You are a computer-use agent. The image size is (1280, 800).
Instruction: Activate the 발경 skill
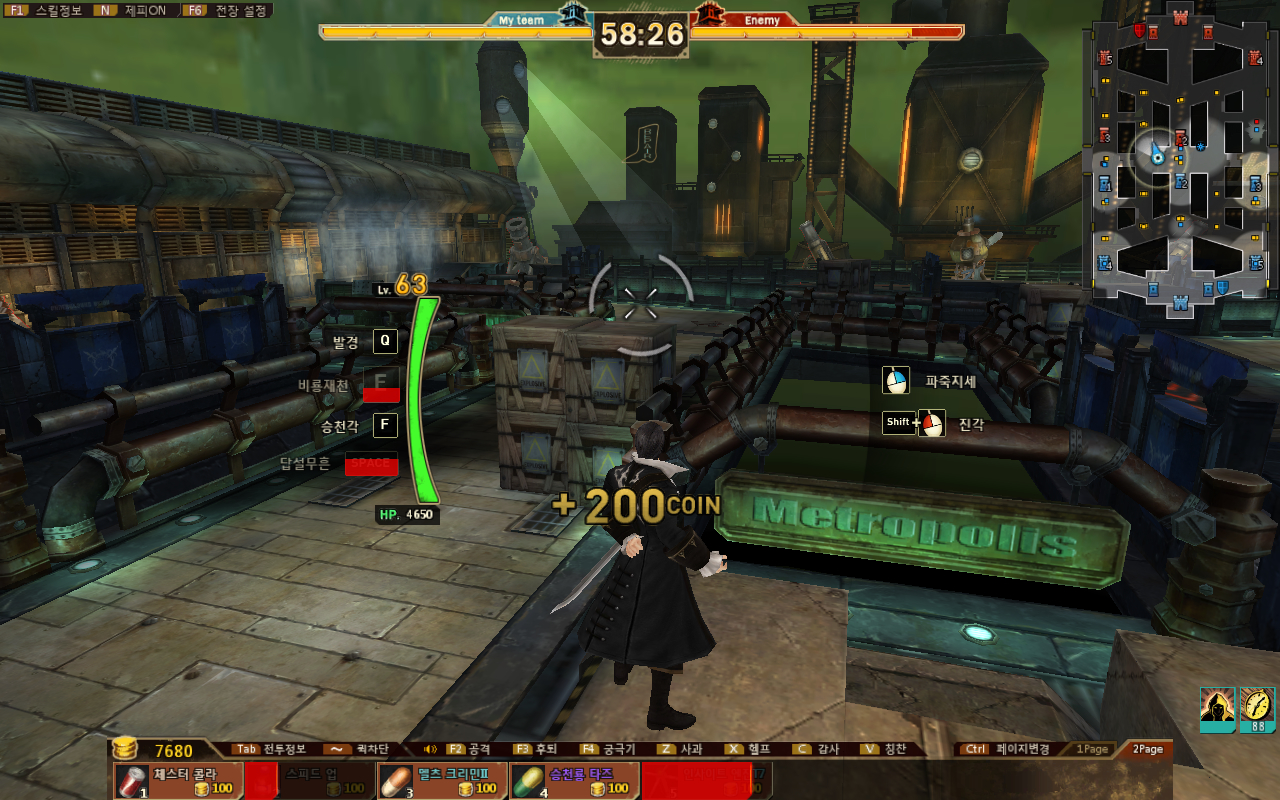[385, 342]
